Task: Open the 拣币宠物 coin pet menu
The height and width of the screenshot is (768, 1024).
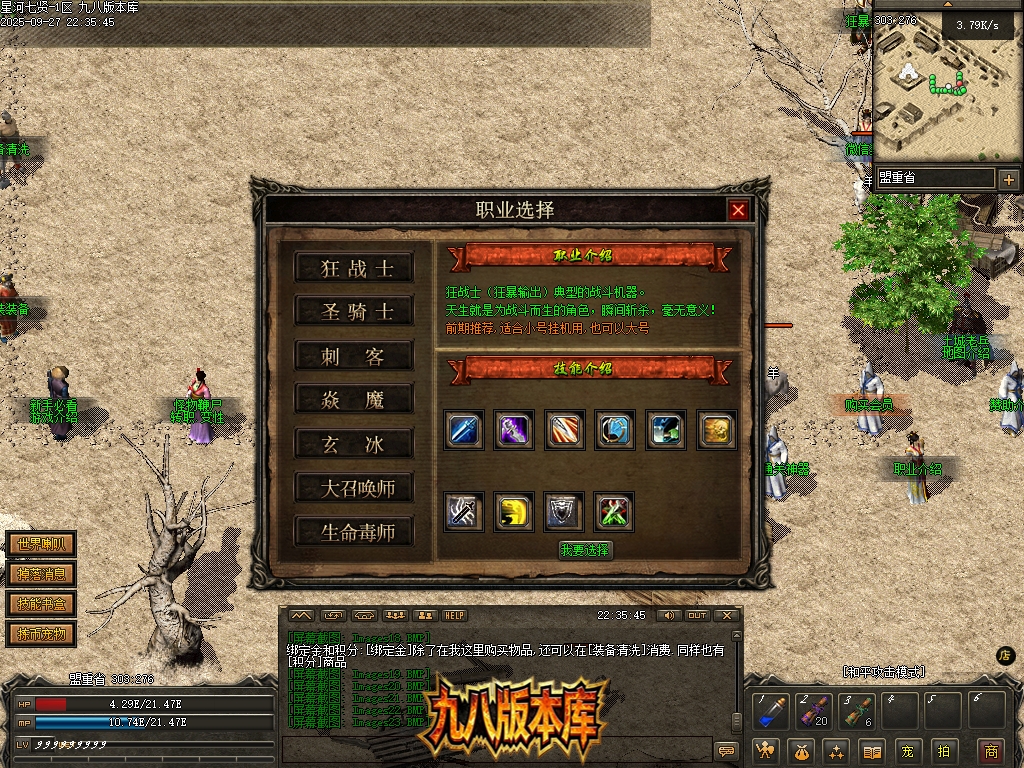Action: coord(41,634)
